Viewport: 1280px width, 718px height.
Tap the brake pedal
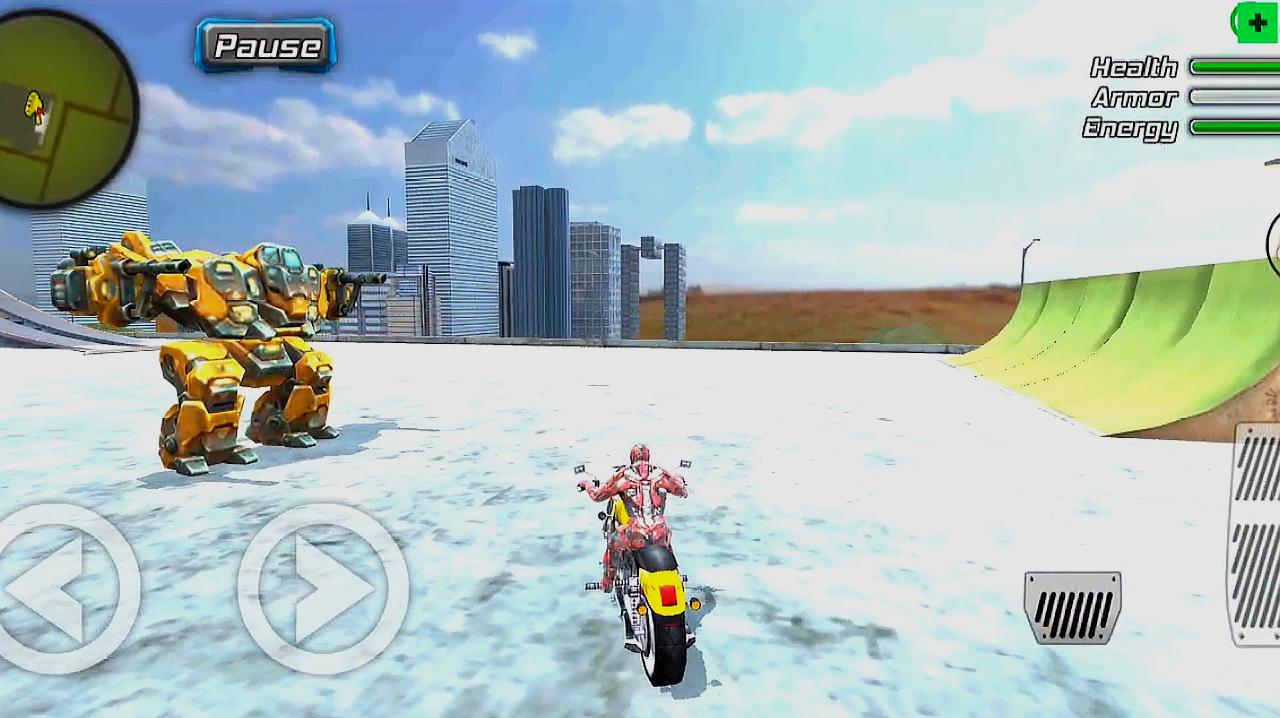tap(1072, 606)
